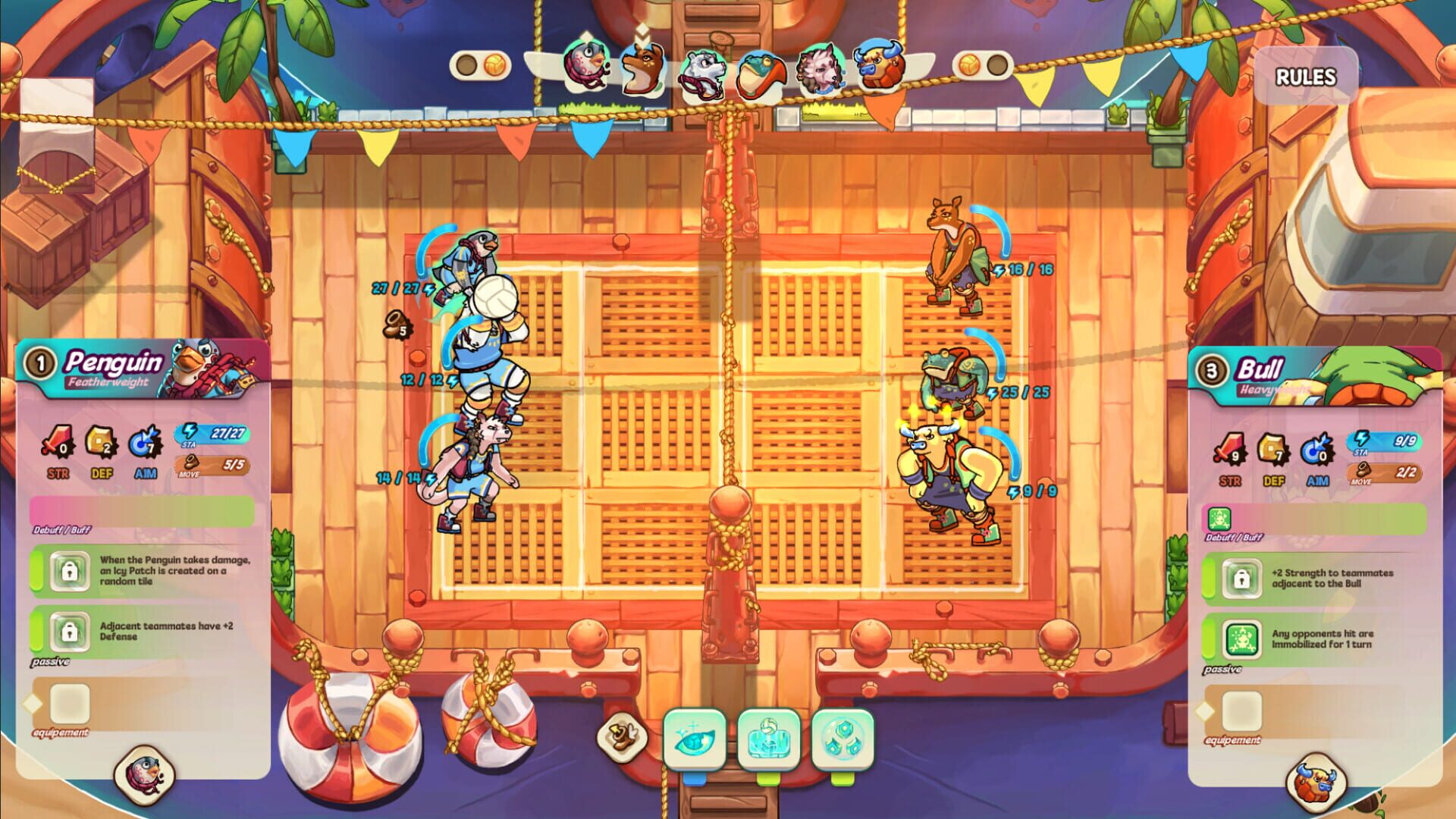Open the RULES tab
Screen dimensions: 1456x819
coord(1306,76)
